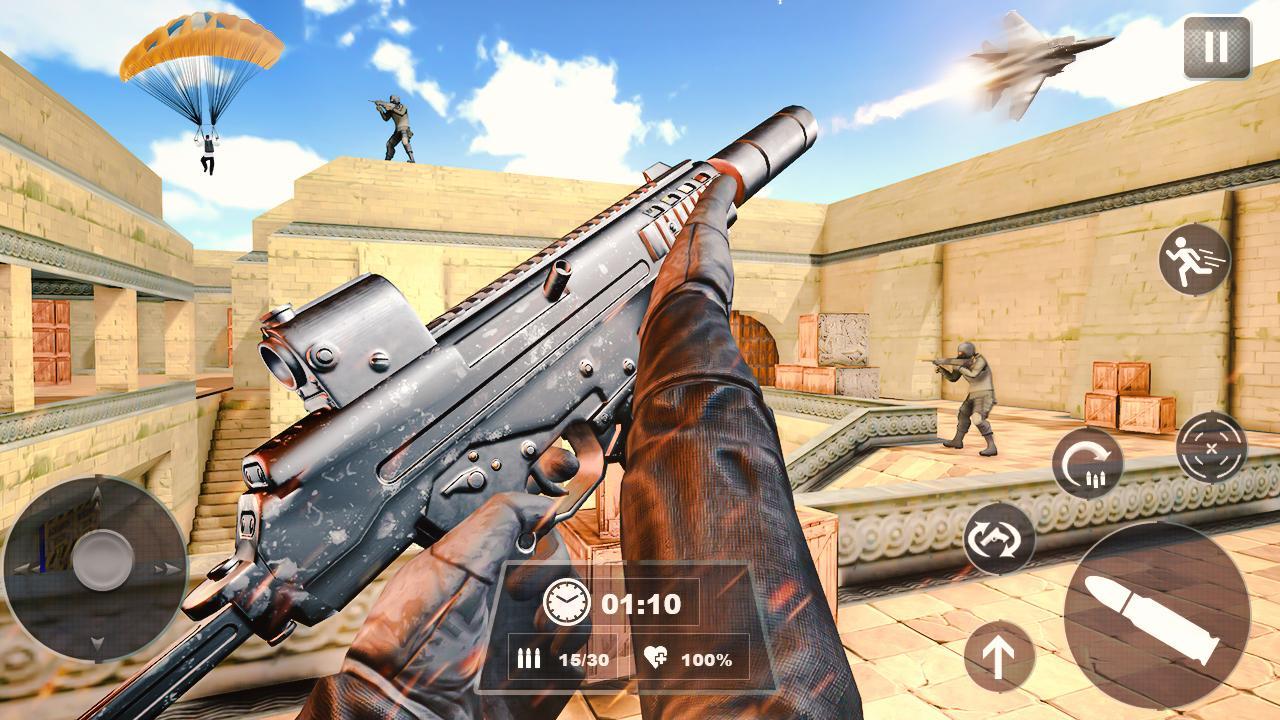Tap the health percentage indicator bar
Viewport: 1280px width, 720px height.
pyautogui.click(x=700, y=659)
